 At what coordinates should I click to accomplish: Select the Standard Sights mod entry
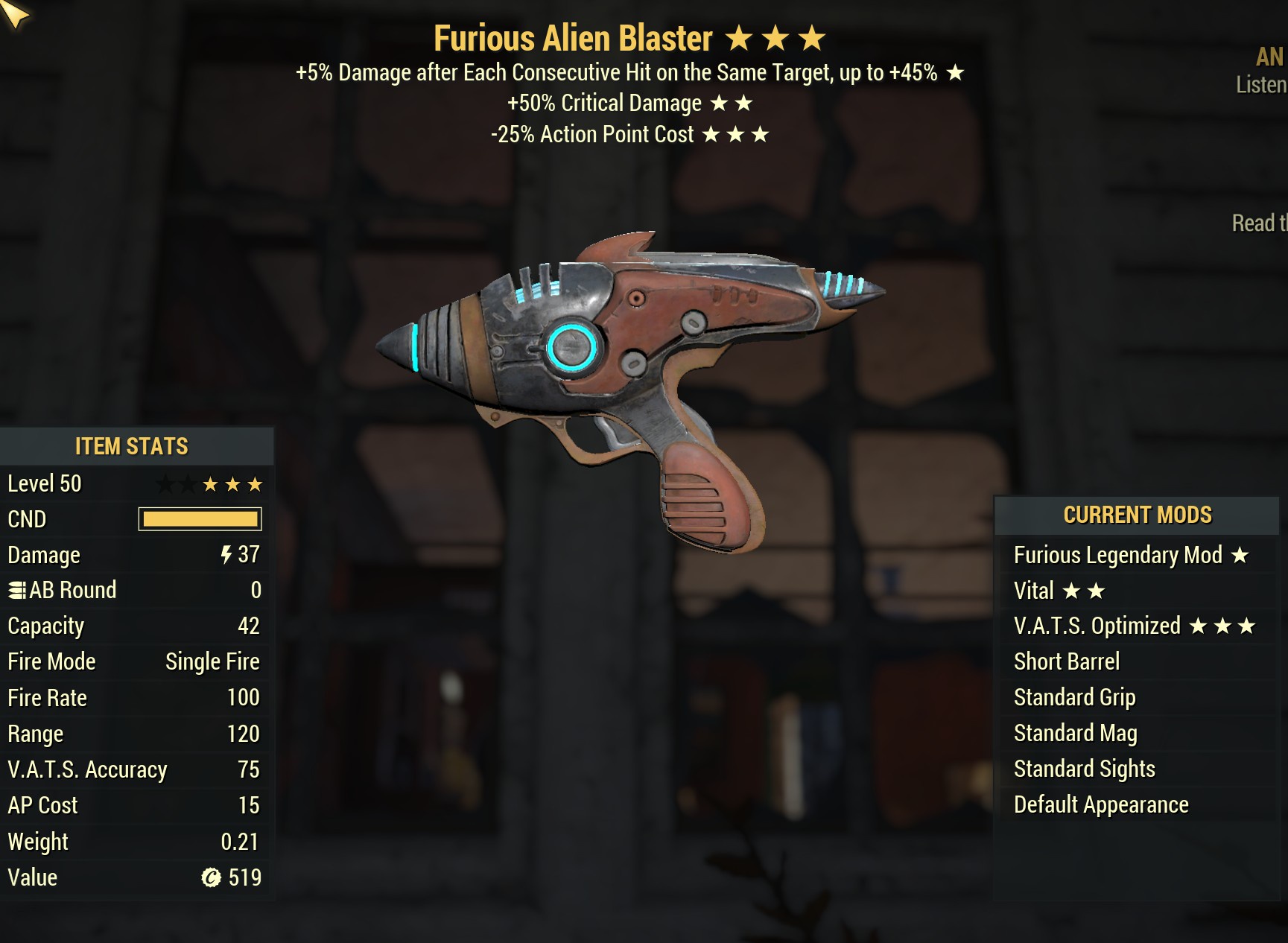pos(1084,769)
